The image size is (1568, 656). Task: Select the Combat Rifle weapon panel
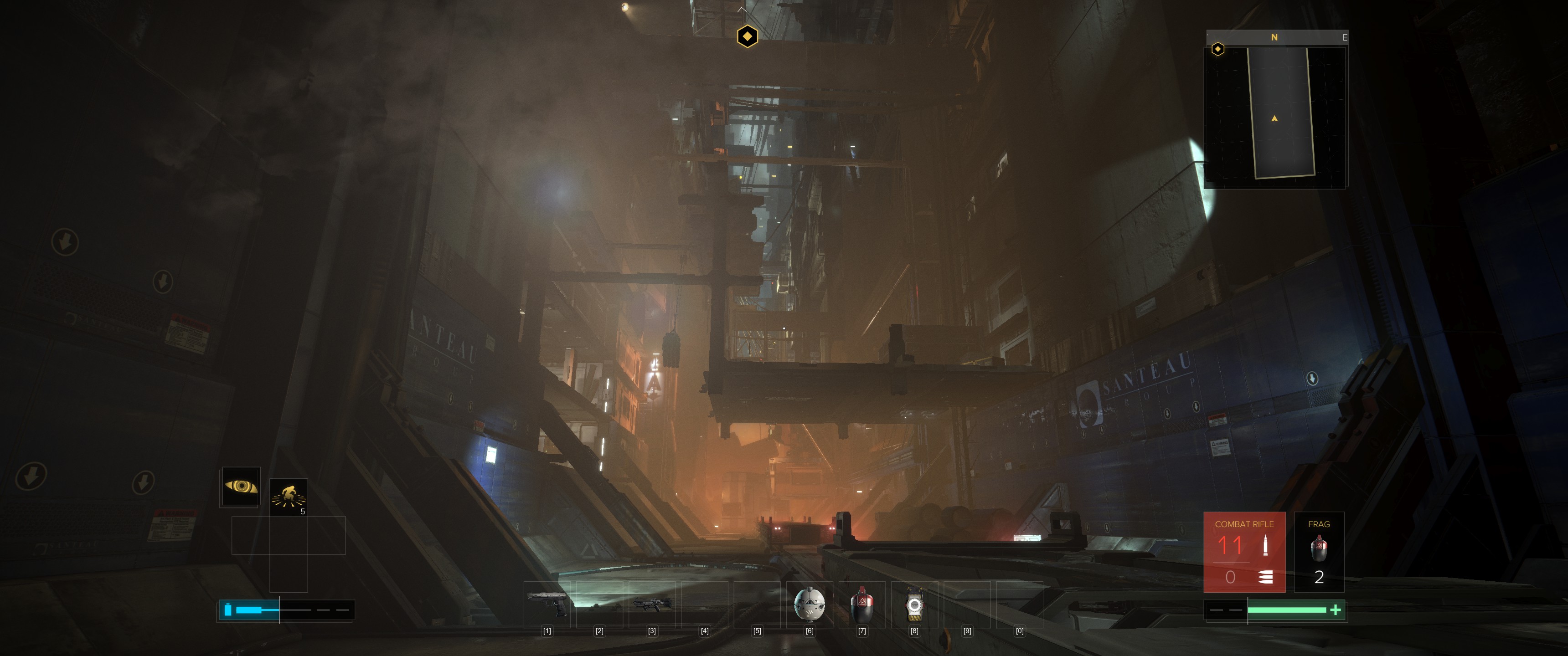click(1244, 552)
